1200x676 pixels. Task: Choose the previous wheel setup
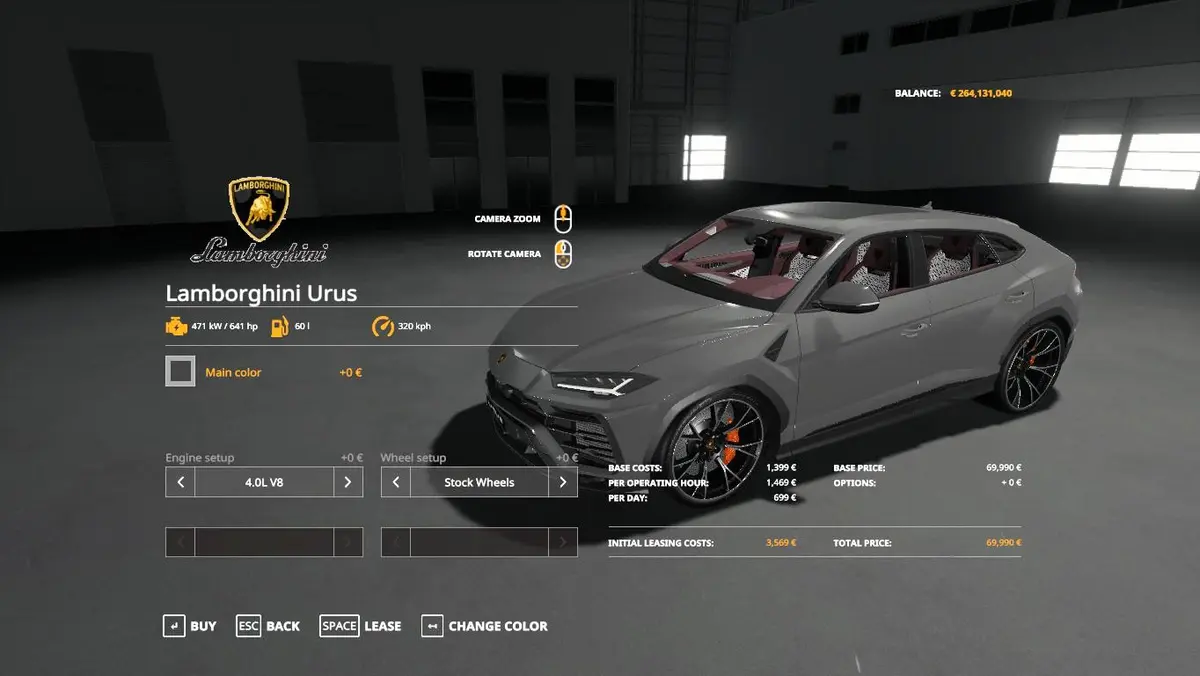click(396, 482)
